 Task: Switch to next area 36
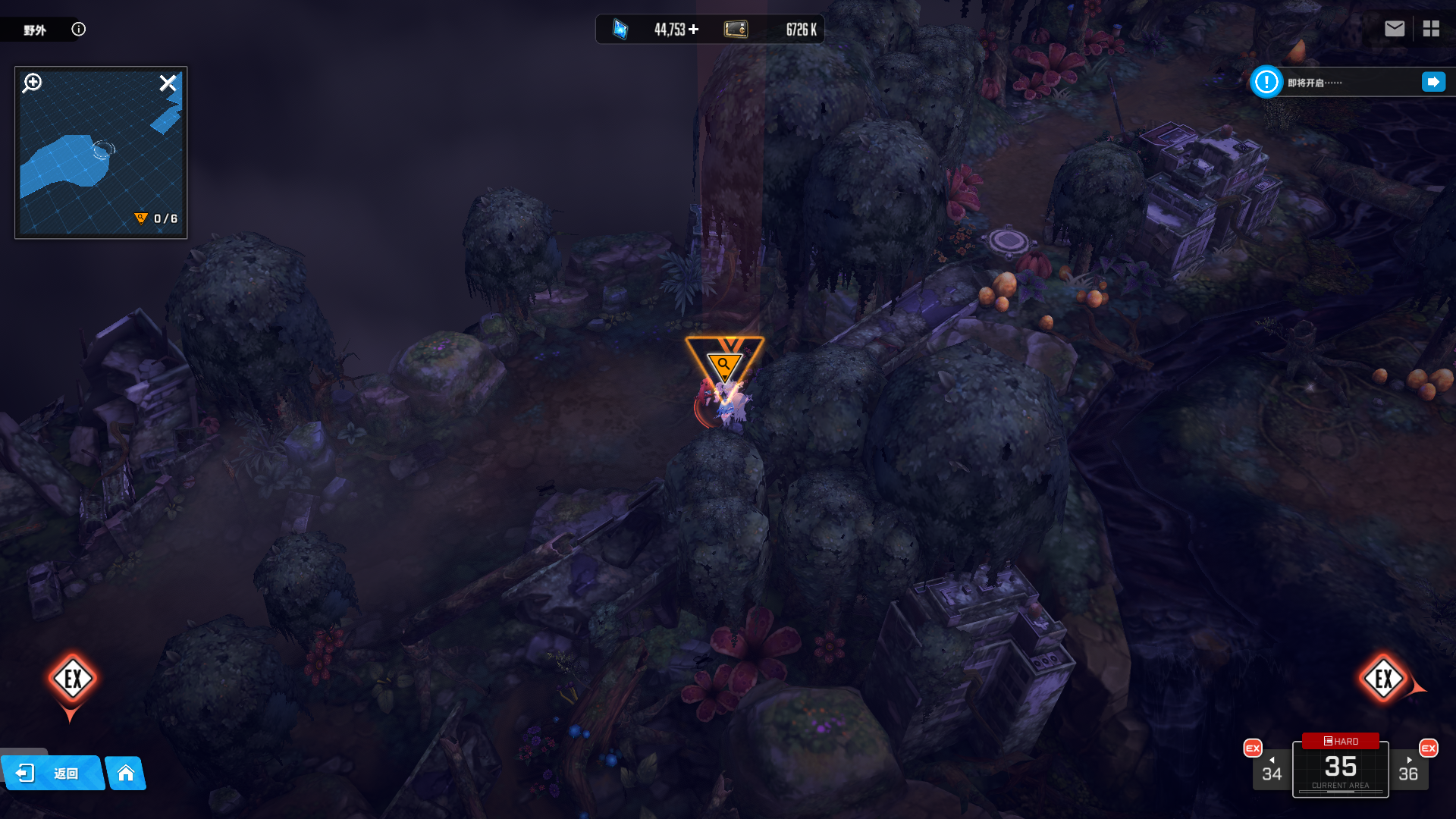[1408, 770]
